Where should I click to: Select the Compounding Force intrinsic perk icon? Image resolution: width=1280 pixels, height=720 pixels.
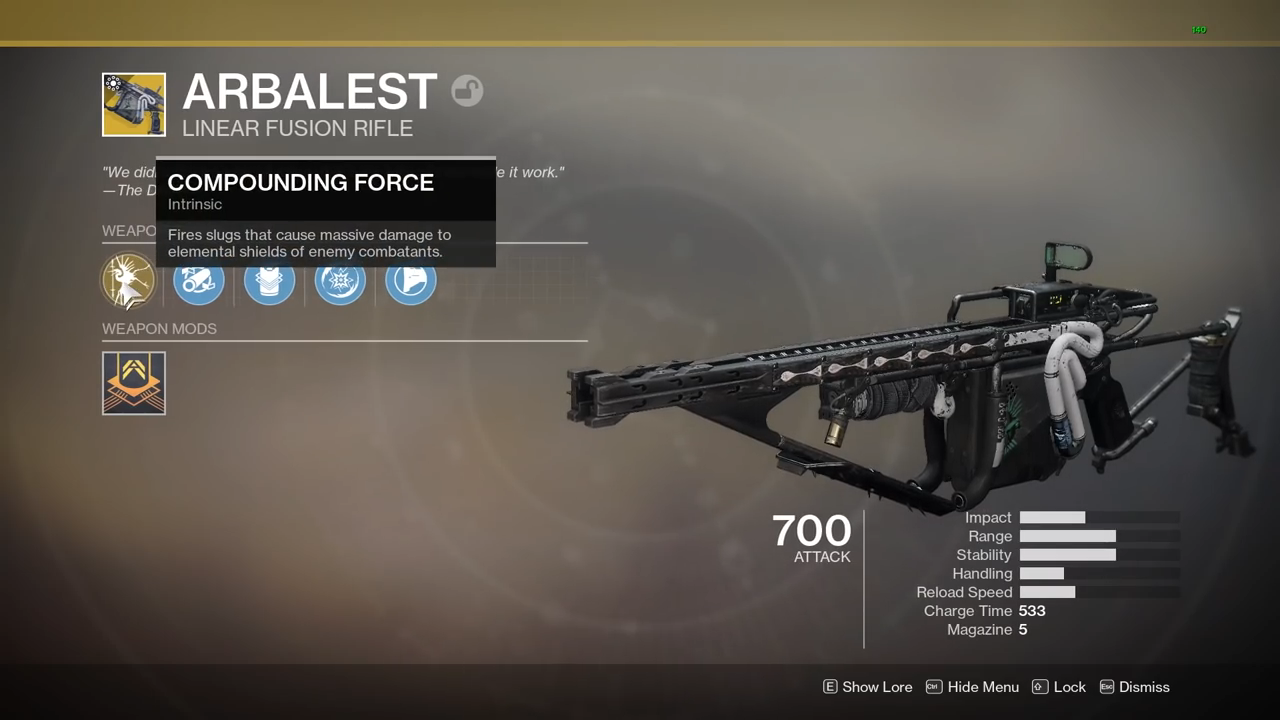tap(128, 281)
